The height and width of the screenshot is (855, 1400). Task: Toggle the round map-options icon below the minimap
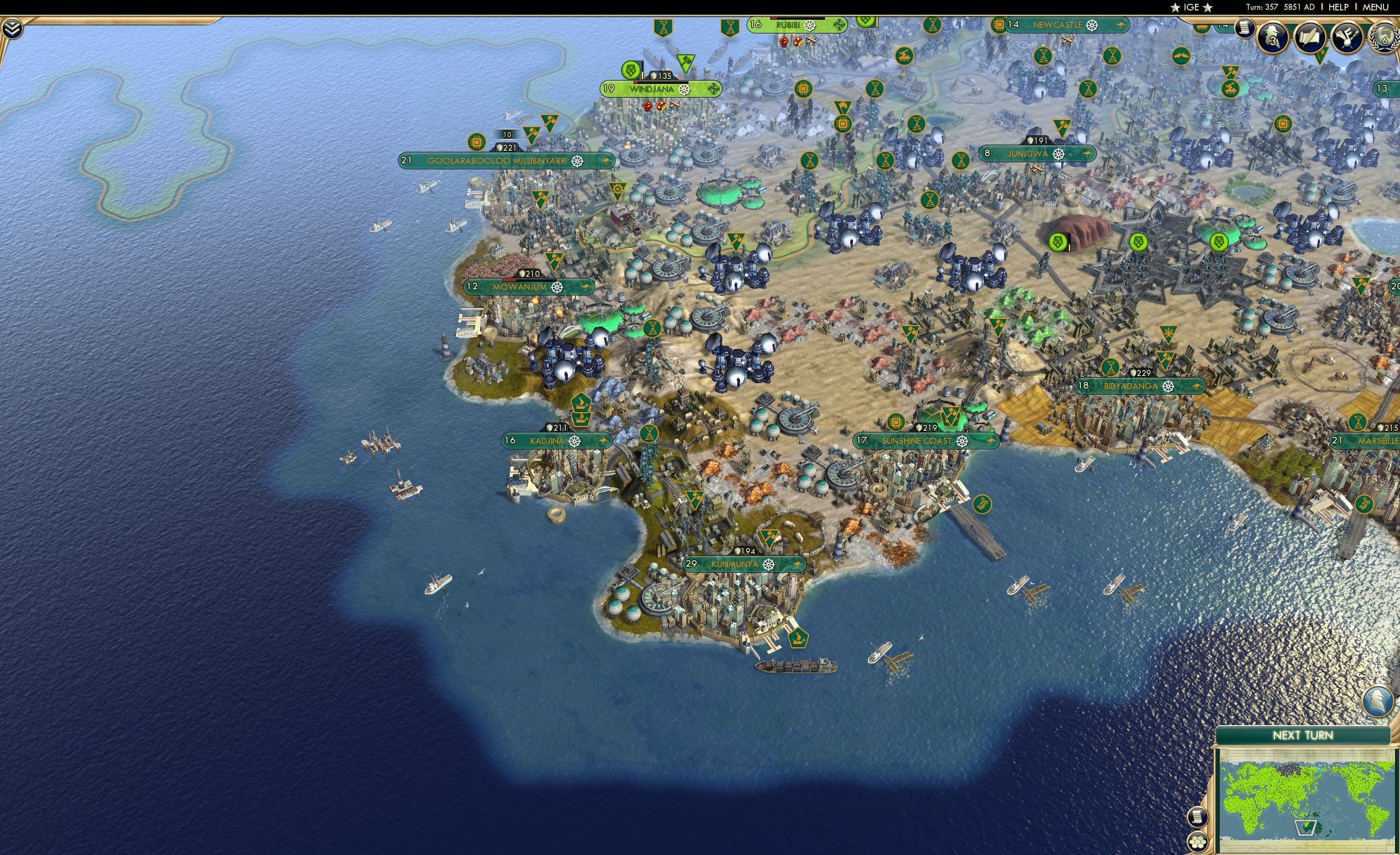point(1197,842)
